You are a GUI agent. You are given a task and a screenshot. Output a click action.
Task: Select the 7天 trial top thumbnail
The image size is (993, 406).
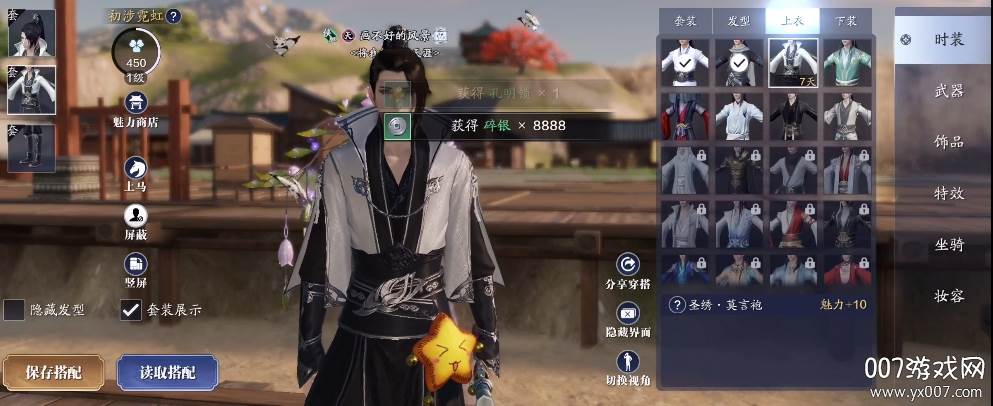(793, 62)
